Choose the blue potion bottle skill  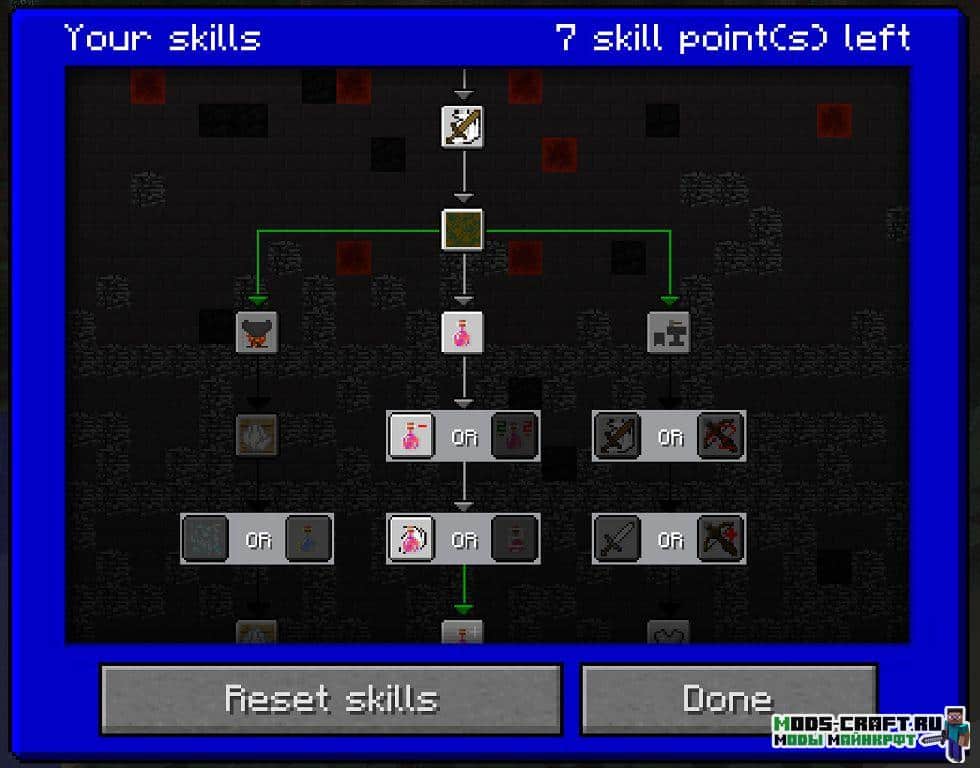click(308, 539)
